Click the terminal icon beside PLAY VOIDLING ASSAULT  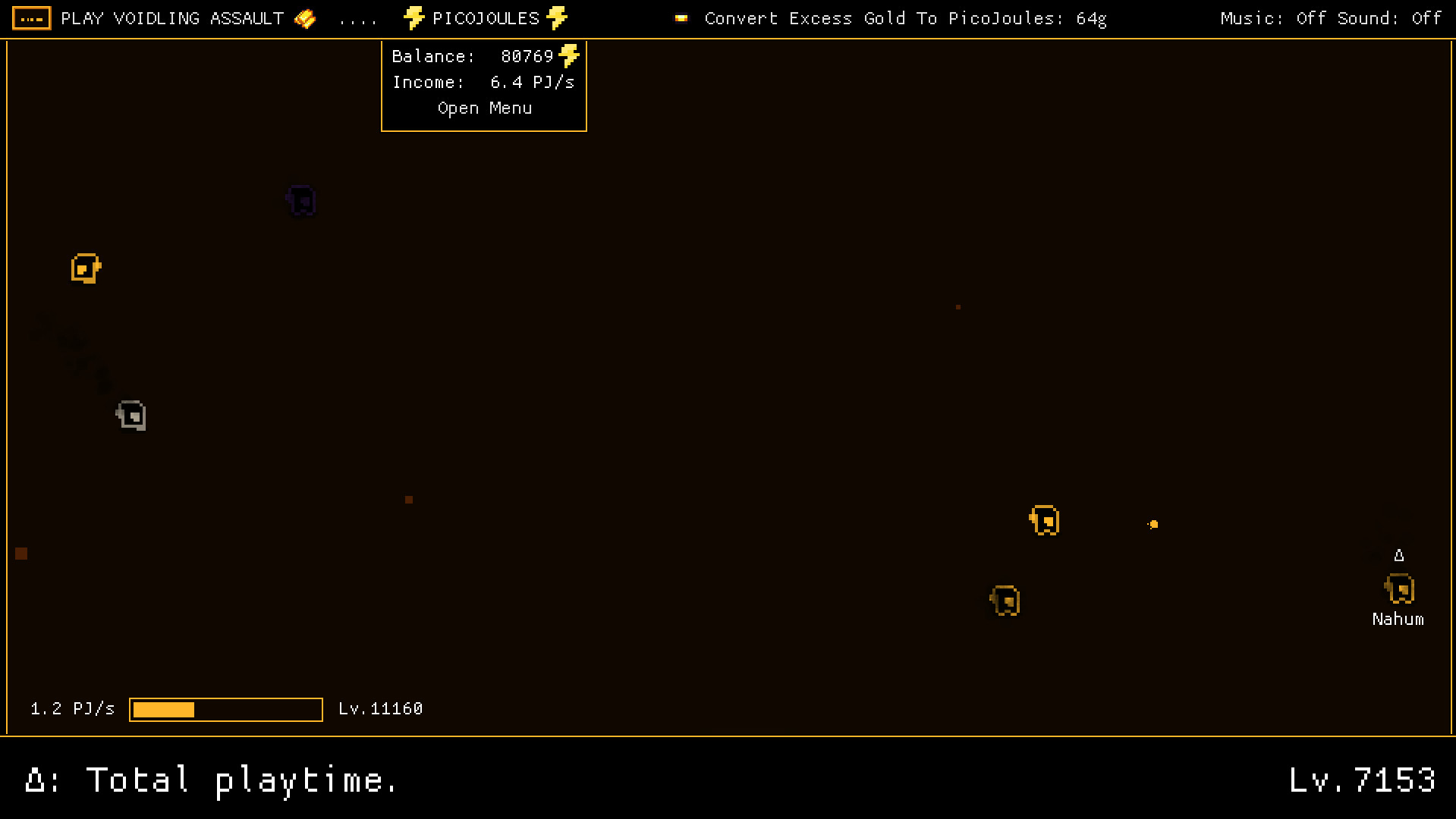pos(31,18)
